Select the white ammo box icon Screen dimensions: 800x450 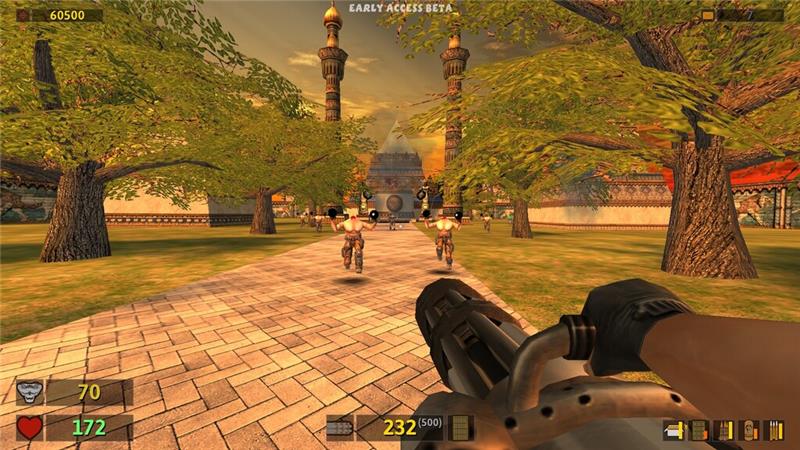(674, 431)
